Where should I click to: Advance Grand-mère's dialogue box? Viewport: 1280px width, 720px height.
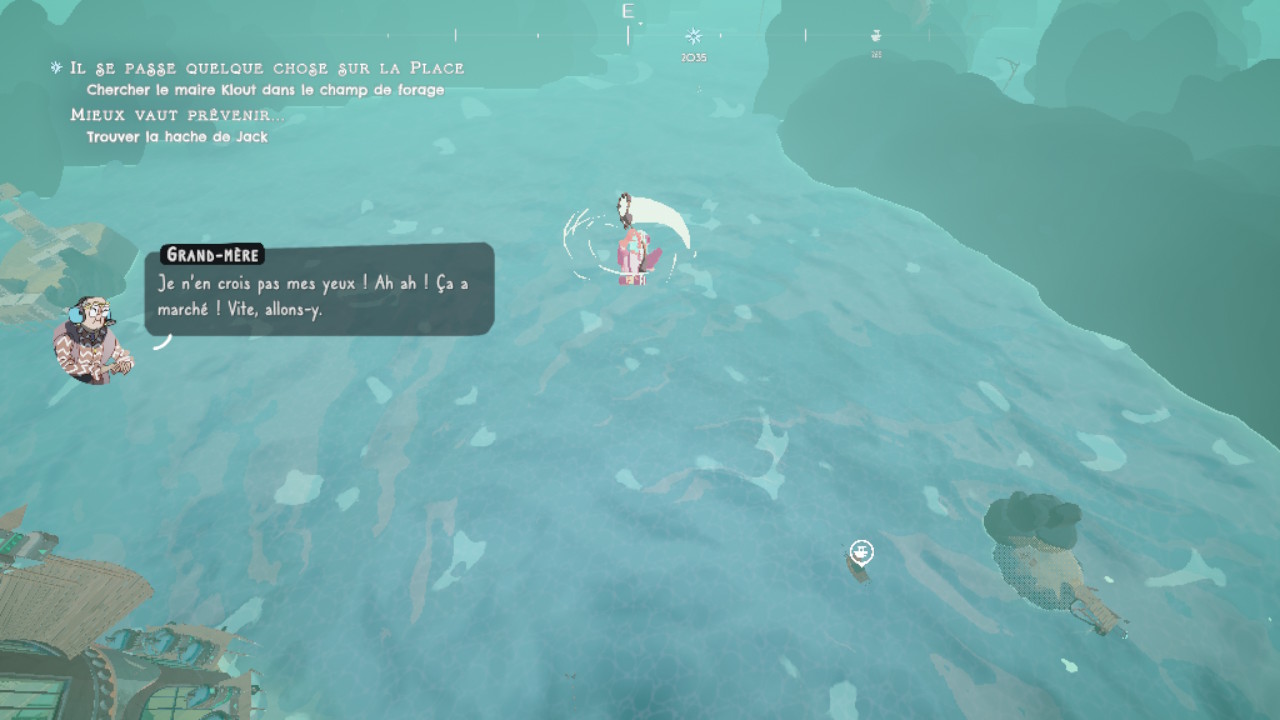tap(319, 289)
